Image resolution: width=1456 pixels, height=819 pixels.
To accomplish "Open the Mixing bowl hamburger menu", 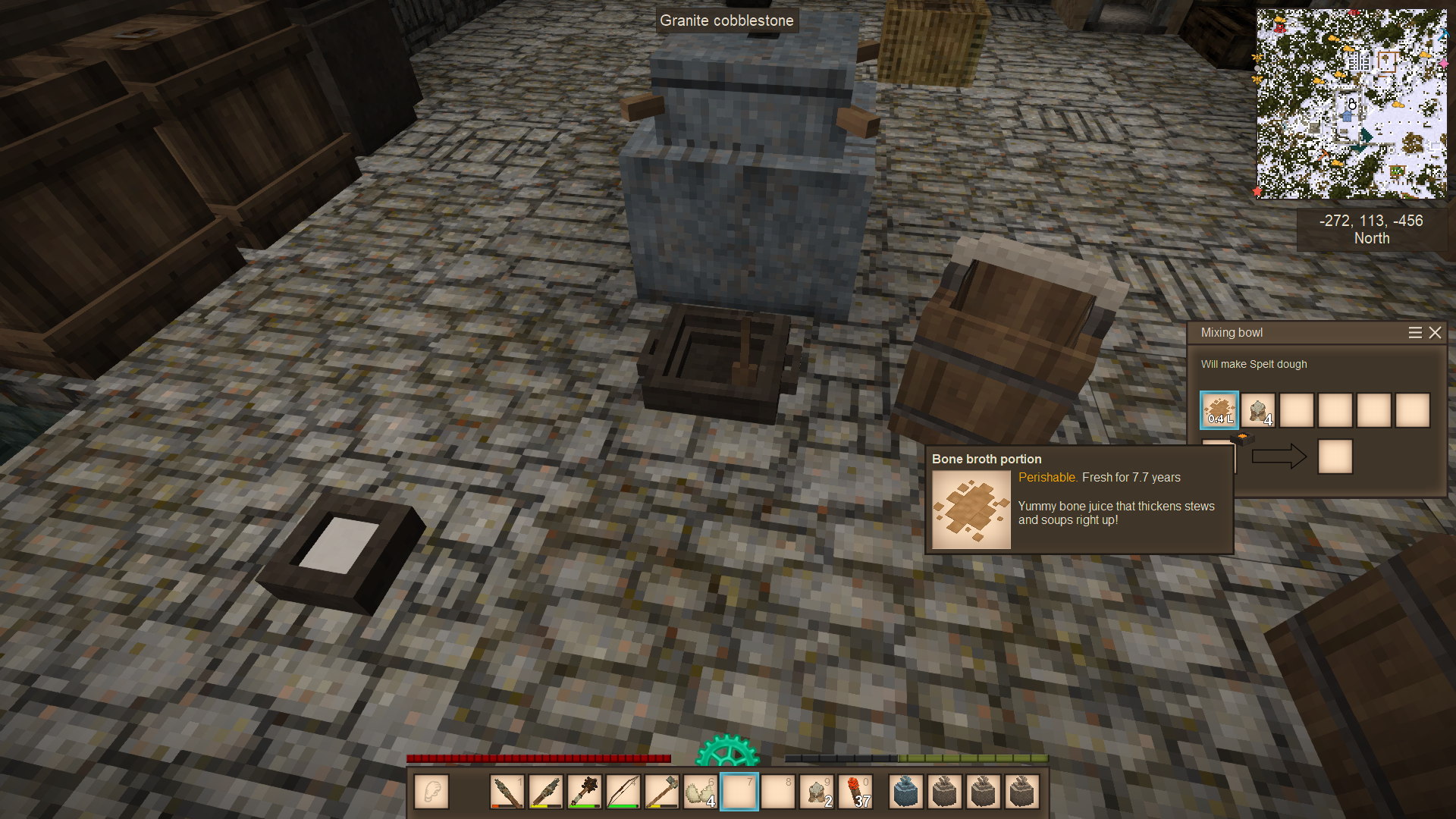I will pos(1414,333).
